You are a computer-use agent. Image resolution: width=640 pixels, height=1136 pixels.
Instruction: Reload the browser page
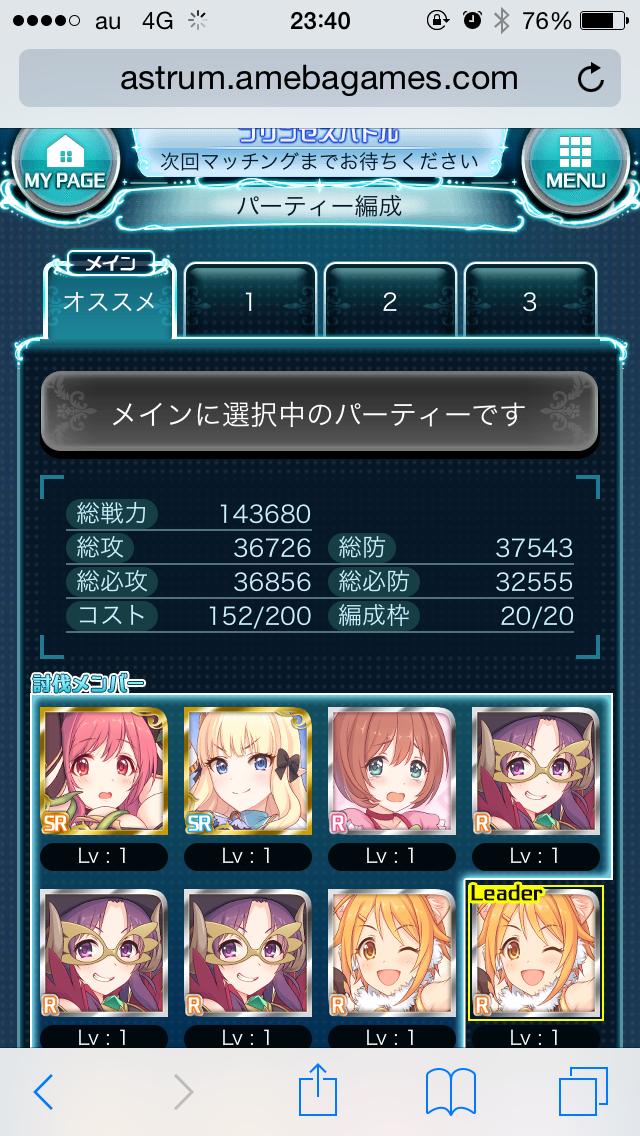coord(591,77)
